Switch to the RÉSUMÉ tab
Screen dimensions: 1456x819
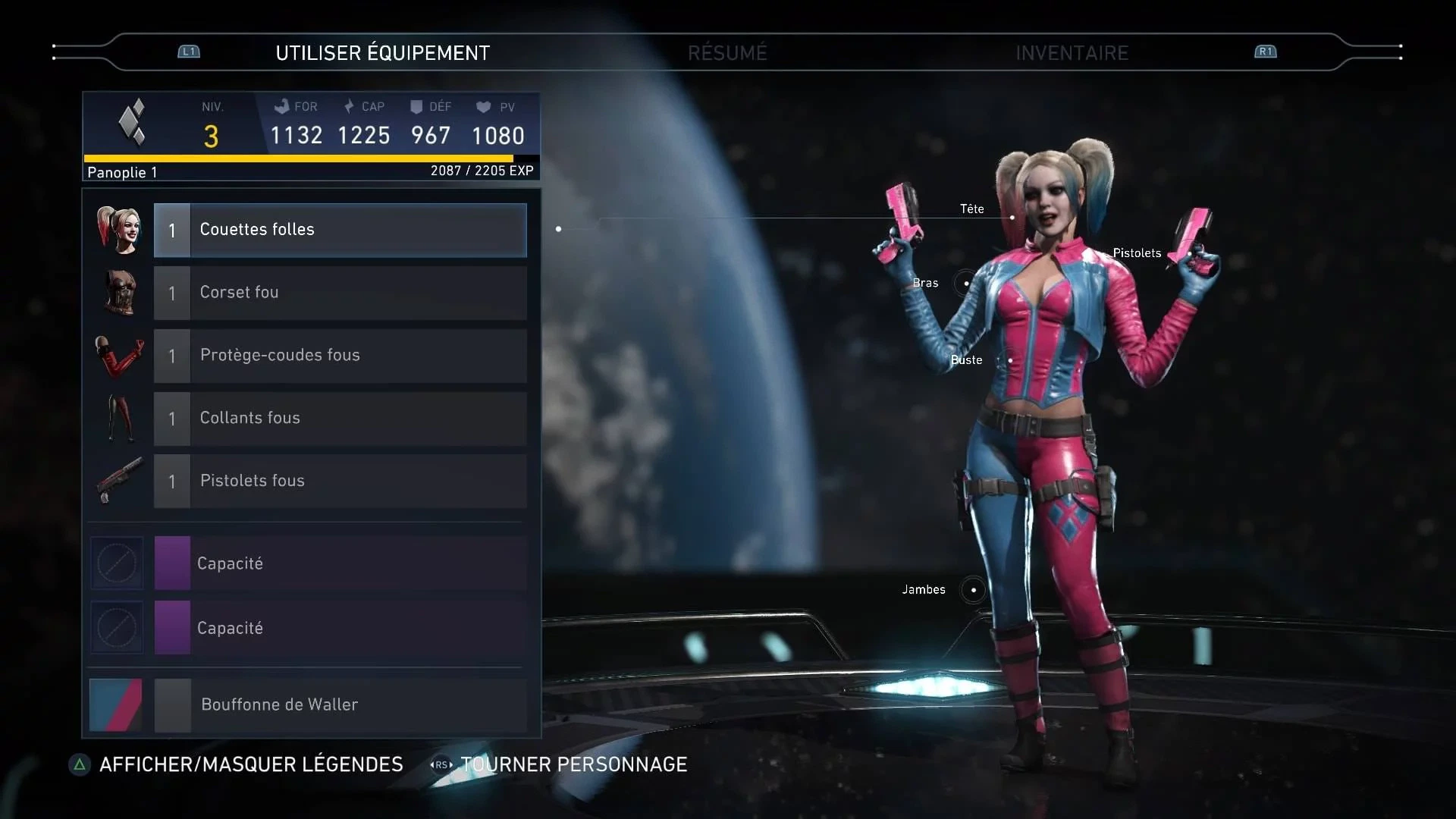click(727, 52)
